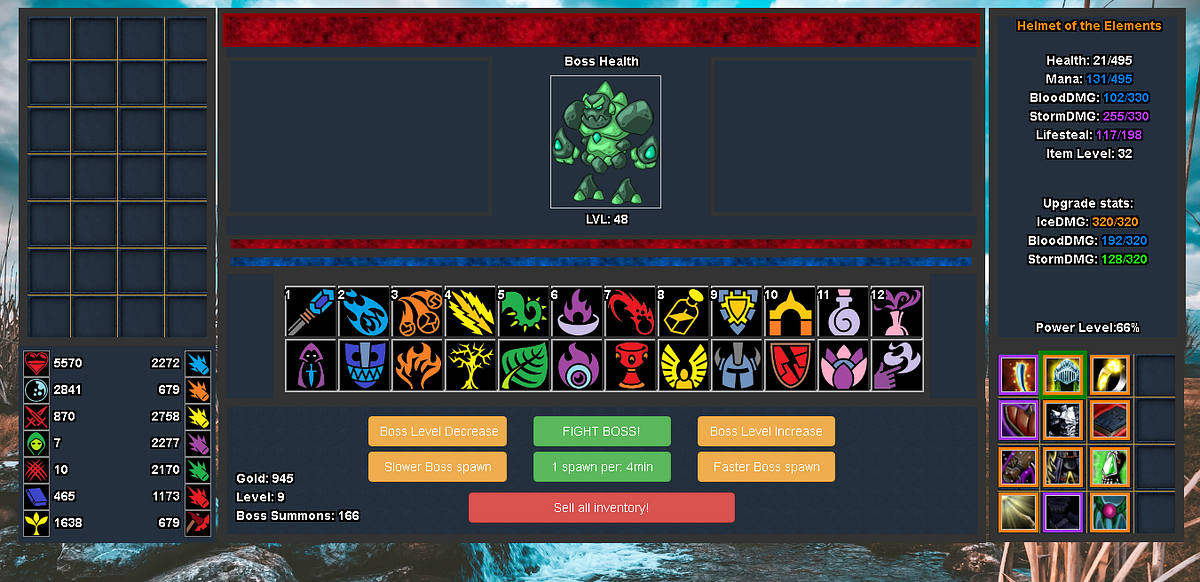Select the yellow potion bottle ability
The height and width of the screenshot is (582, 1200).
(683, 312)
